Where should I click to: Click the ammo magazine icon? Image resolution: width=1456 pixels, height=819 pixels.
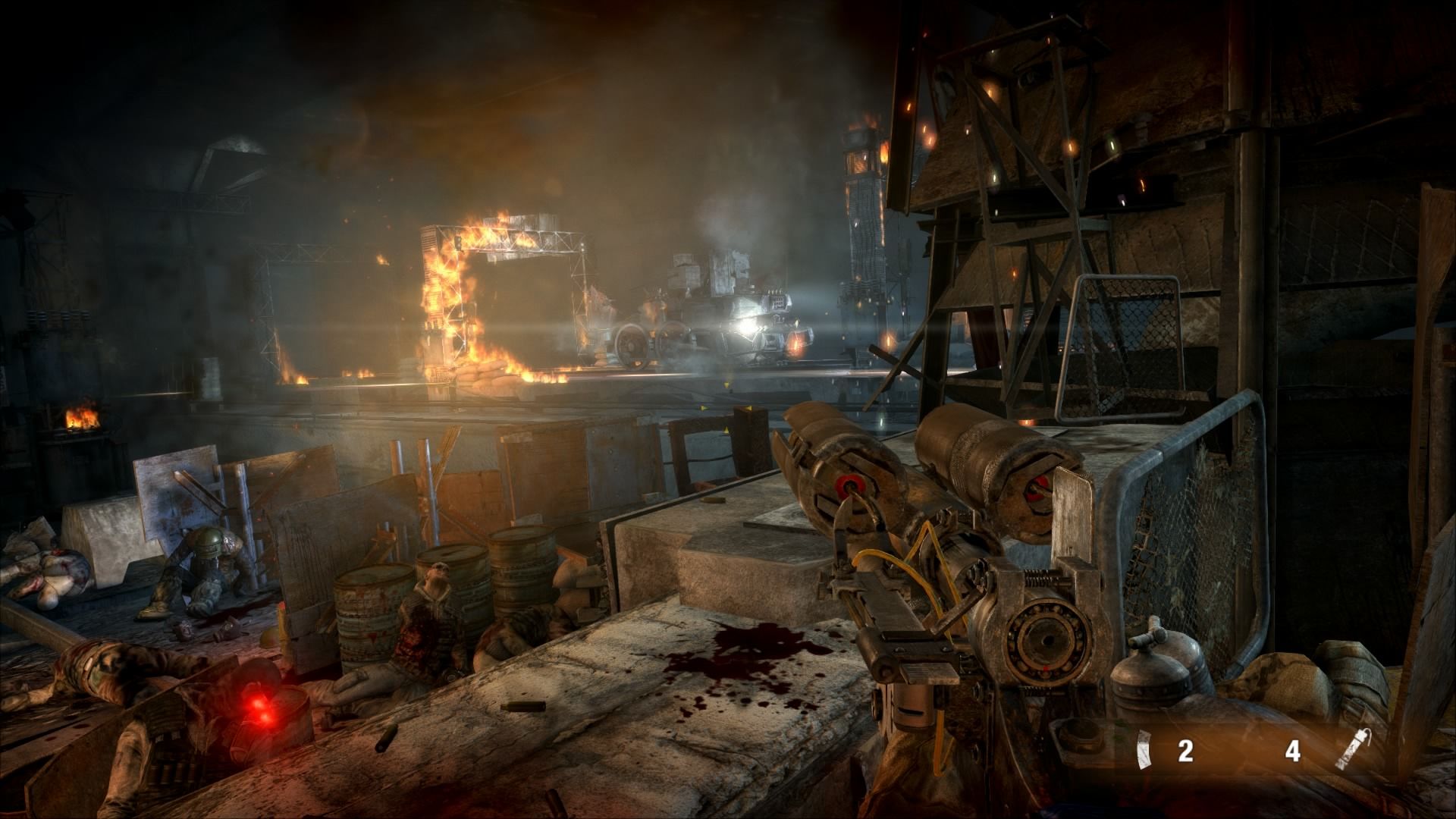[1144, 752]
